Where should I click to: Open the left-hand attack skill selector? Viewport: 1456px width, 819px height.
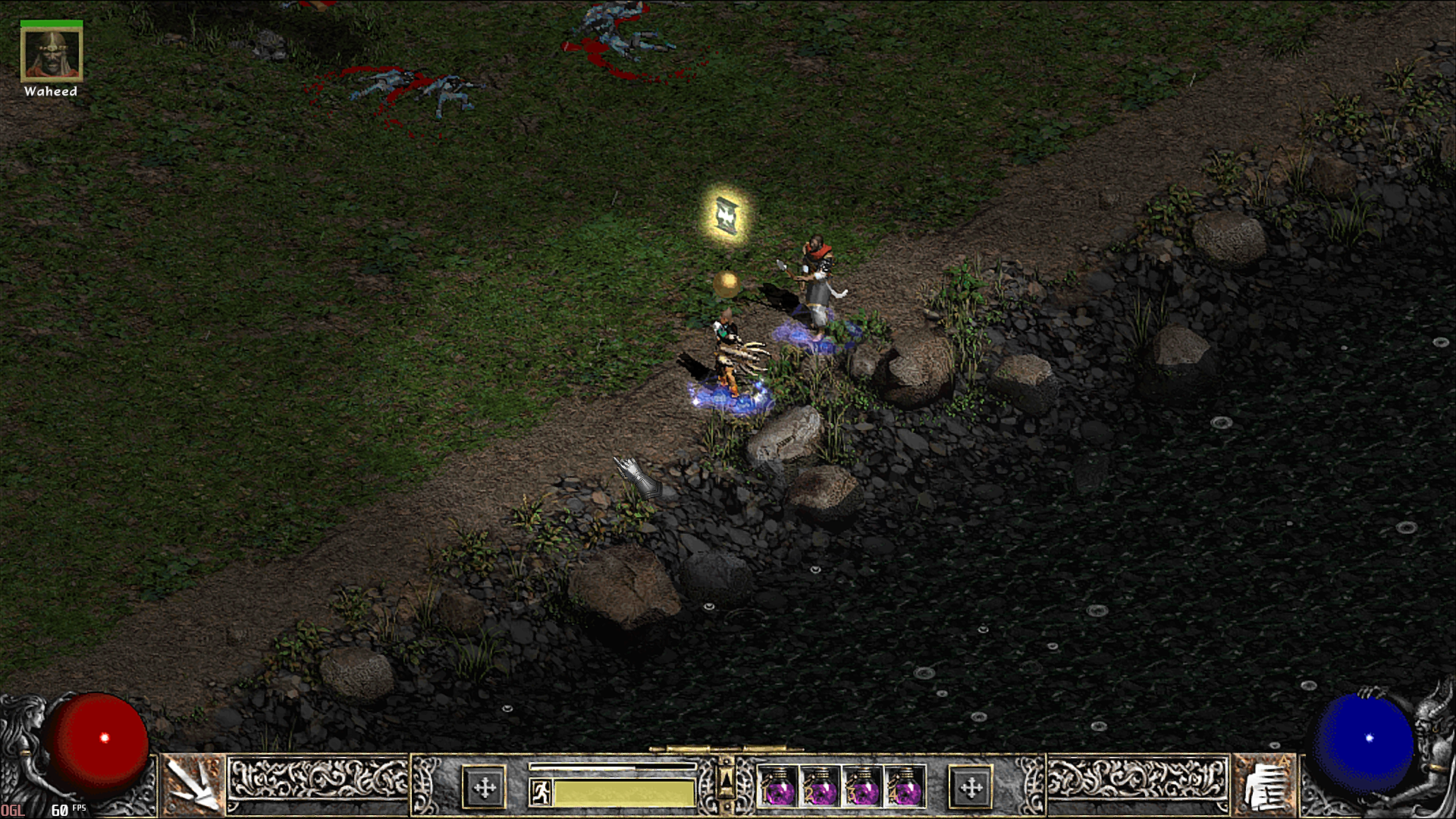tap(192, 786)
